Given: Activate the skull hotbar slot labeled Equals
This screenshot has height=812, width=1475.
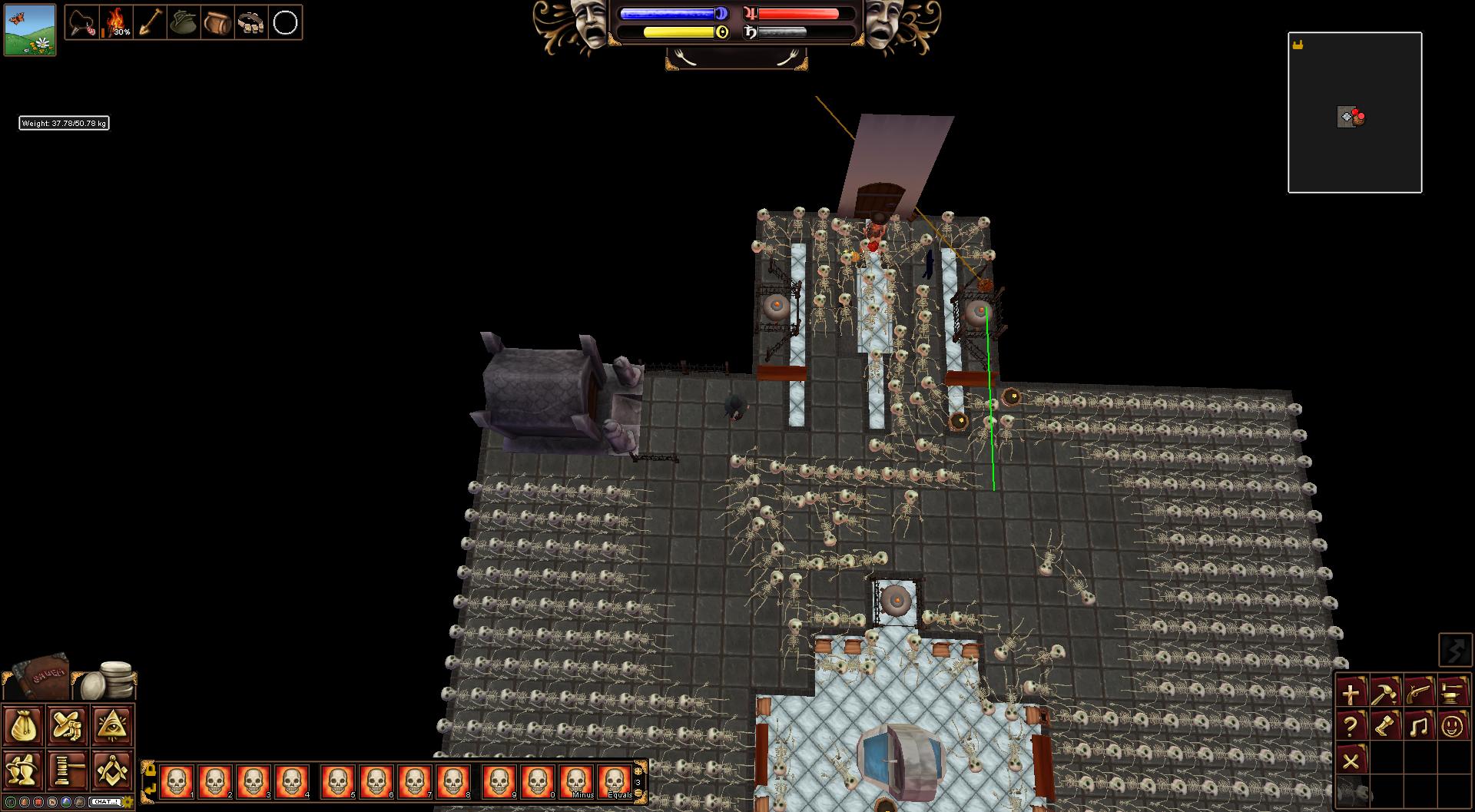Looking at the screenshot, I should click(x=615, y=782).
